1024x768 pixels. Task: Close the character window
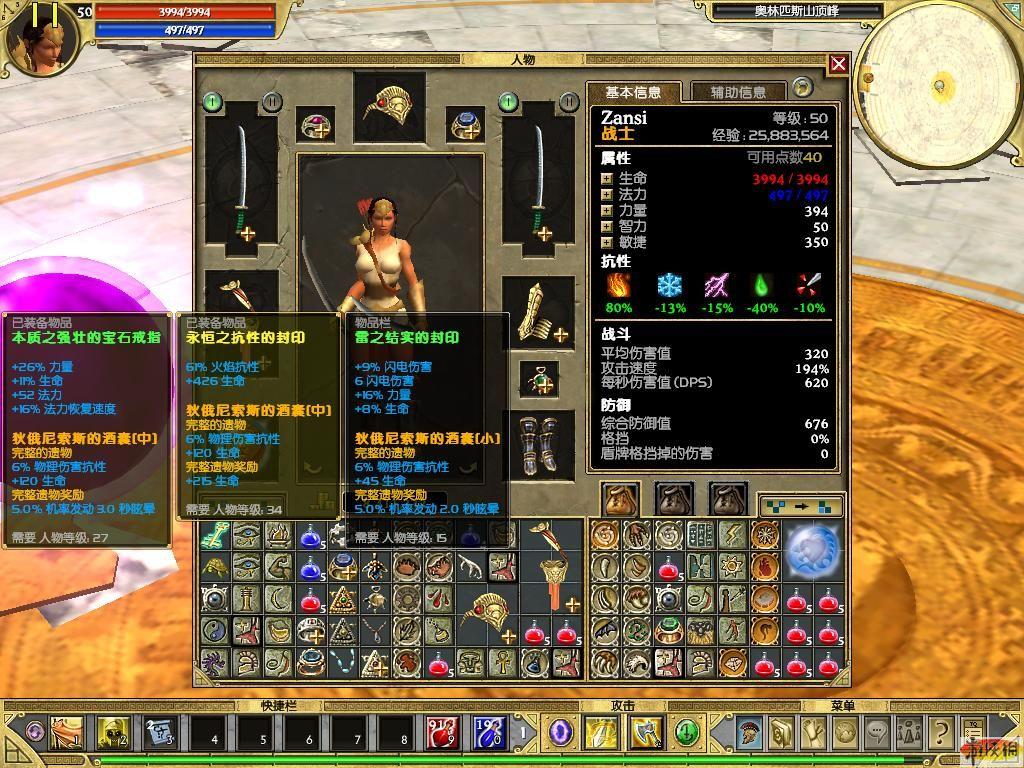coord(838,64)
